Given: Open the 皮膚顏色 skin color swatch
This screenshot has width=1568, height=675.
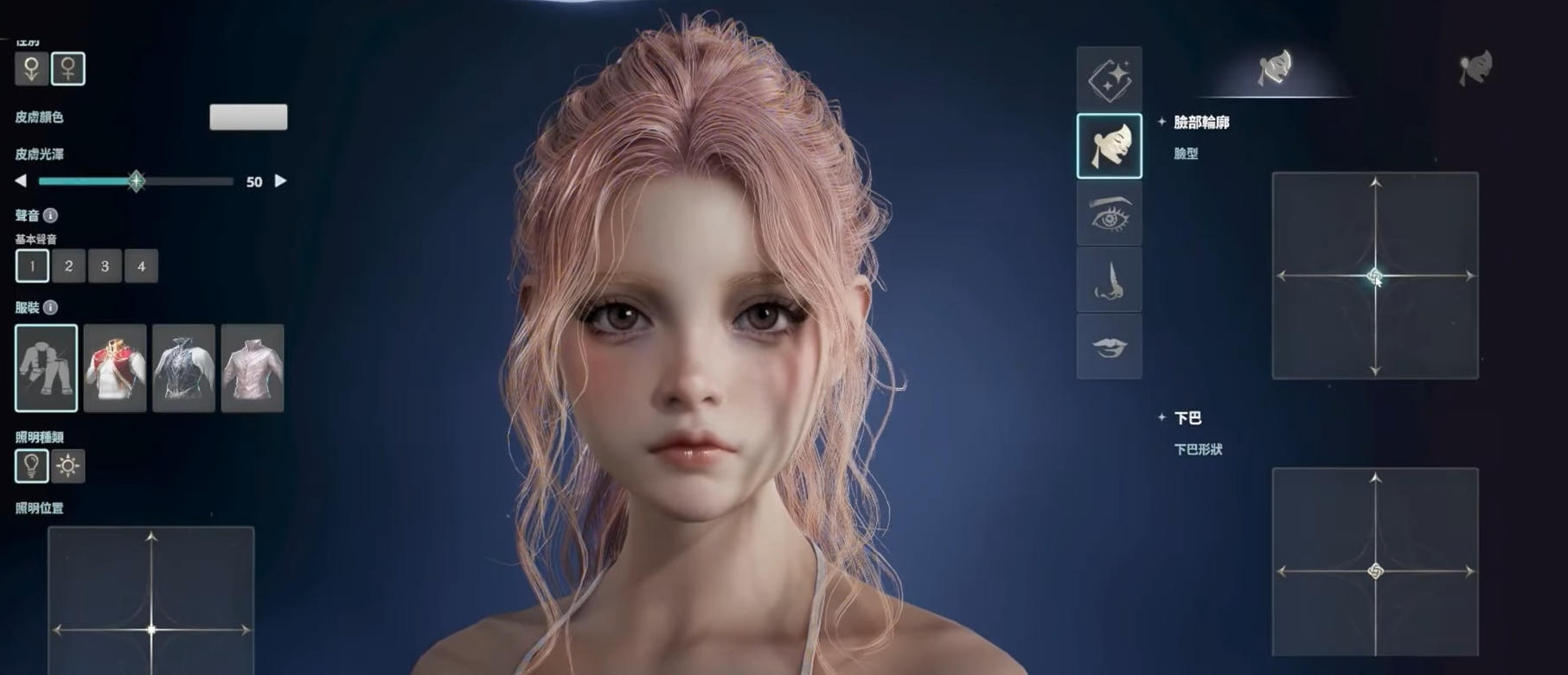Looking at the screenshot, I should (248, 118).
